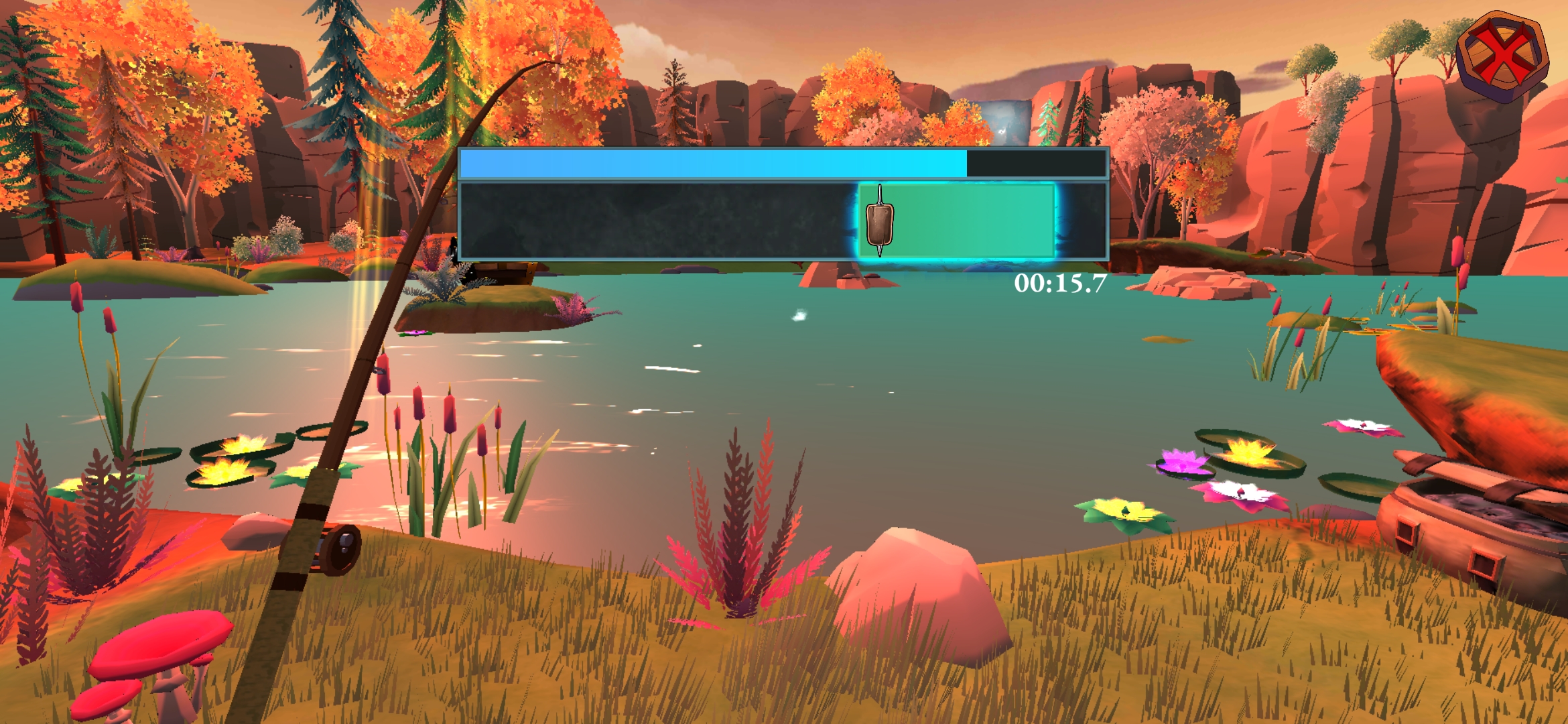The image size is (1568, 724).
Task: Click the wooden X exit button
Action: 1504,50
